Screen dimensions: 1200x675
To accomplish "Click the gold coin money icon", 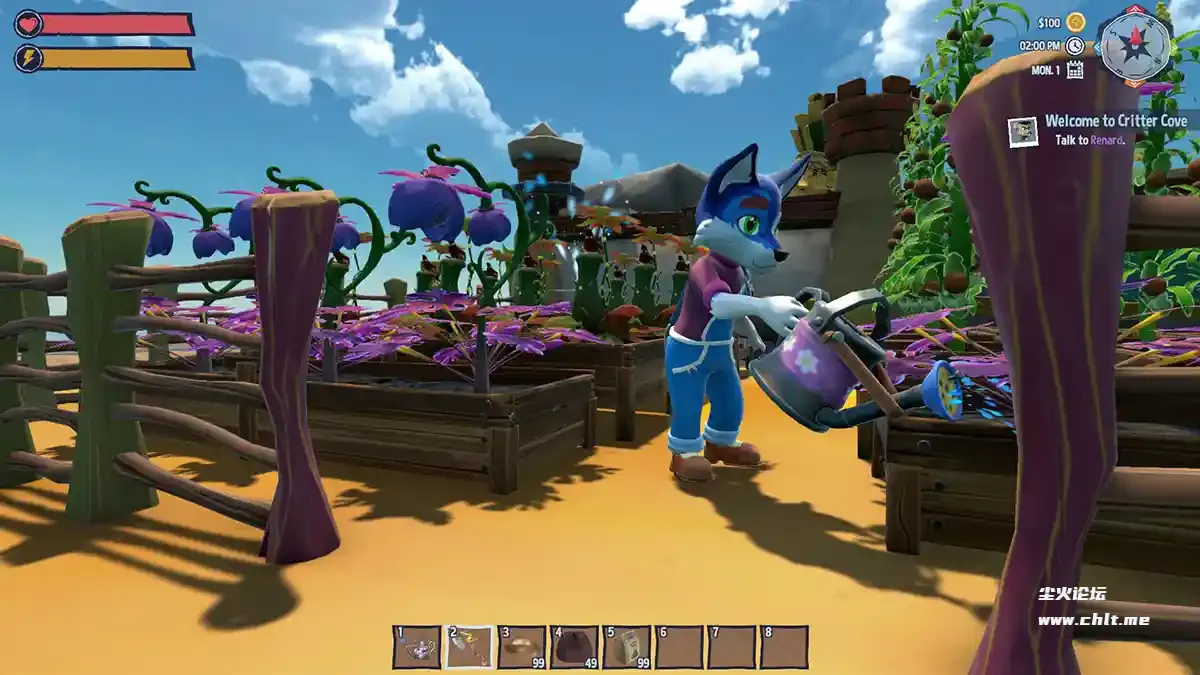I will click(x=1076, y=22).
